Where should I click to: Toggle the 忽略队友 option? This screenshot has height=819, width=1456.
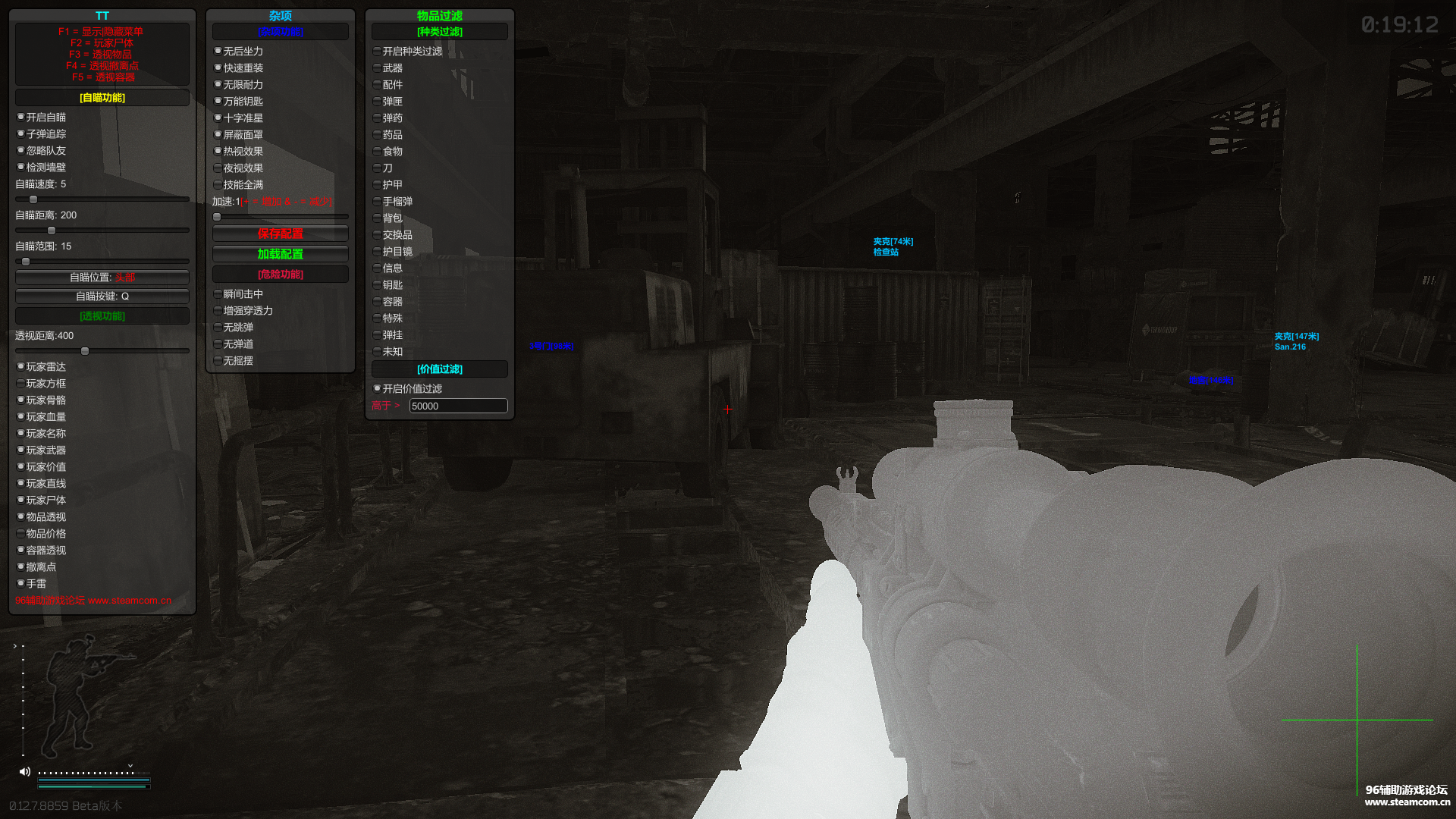click(21, 151)
